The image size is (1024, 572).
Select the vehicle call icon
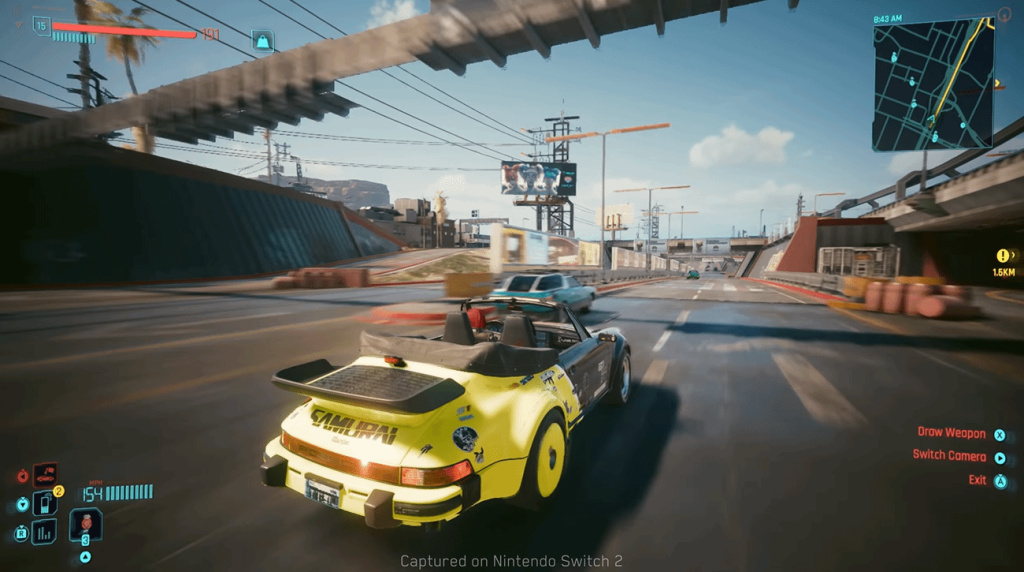click(x=45, y=475)
